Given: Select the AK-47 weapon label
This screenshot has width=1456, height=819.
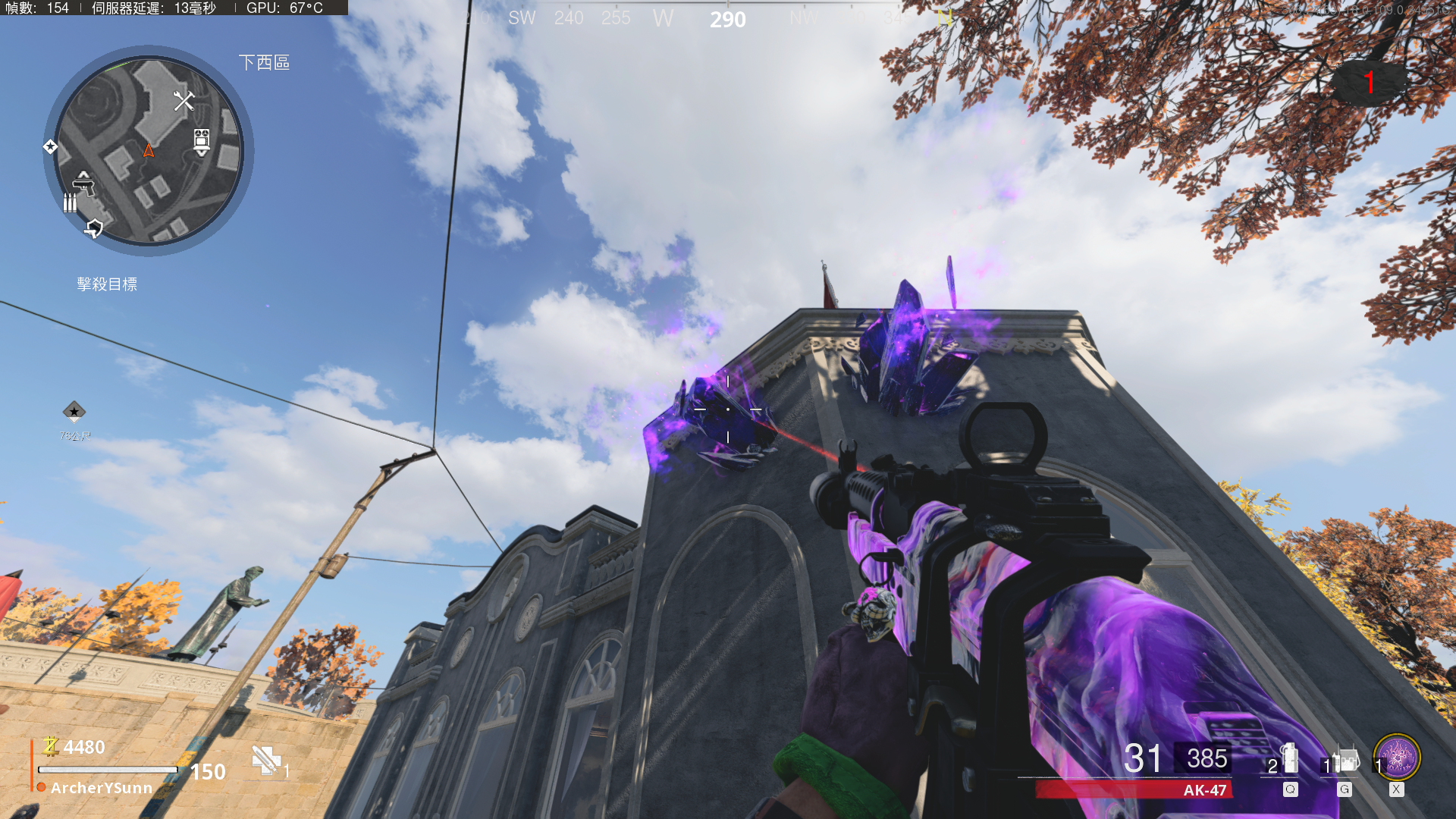Looking at the screenshot, I should (1204, 790).
